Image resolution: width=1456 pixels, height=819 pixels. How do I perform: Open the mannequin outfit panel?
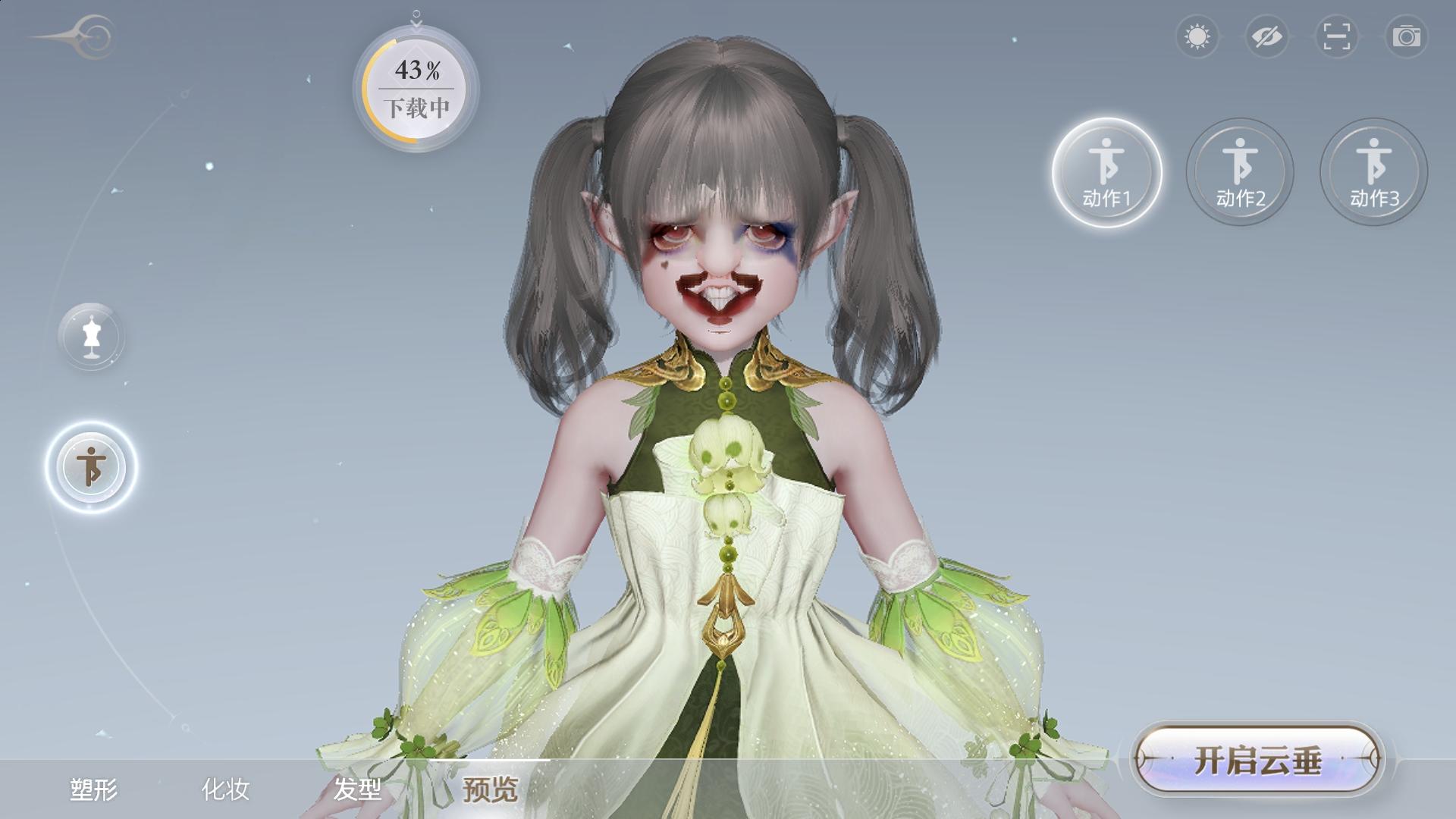[x=92, y=337]
